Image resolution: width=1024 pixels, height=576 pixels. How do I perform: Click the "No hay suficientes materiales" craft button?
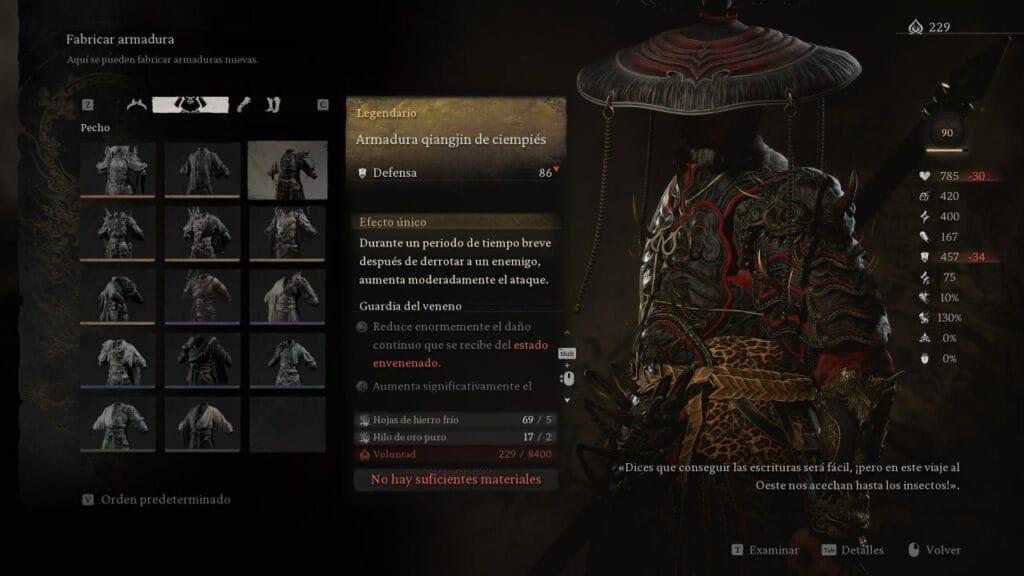pos(456,480)
